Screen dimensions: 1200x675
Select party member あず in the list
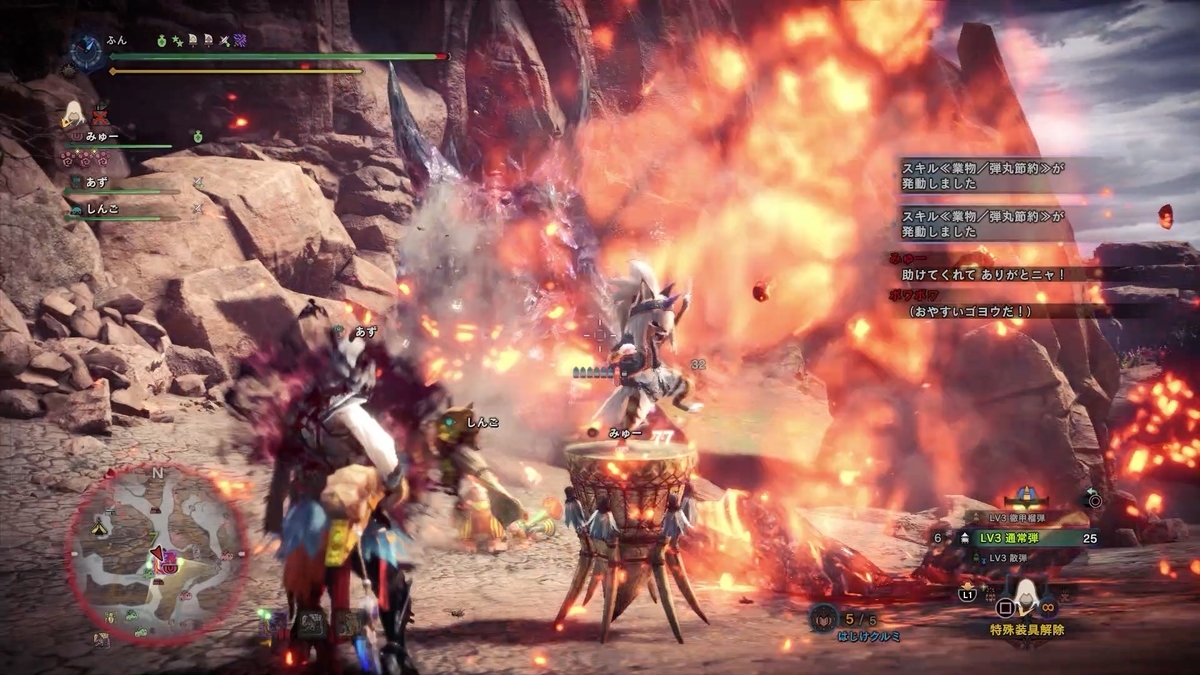tap(97, 183)
